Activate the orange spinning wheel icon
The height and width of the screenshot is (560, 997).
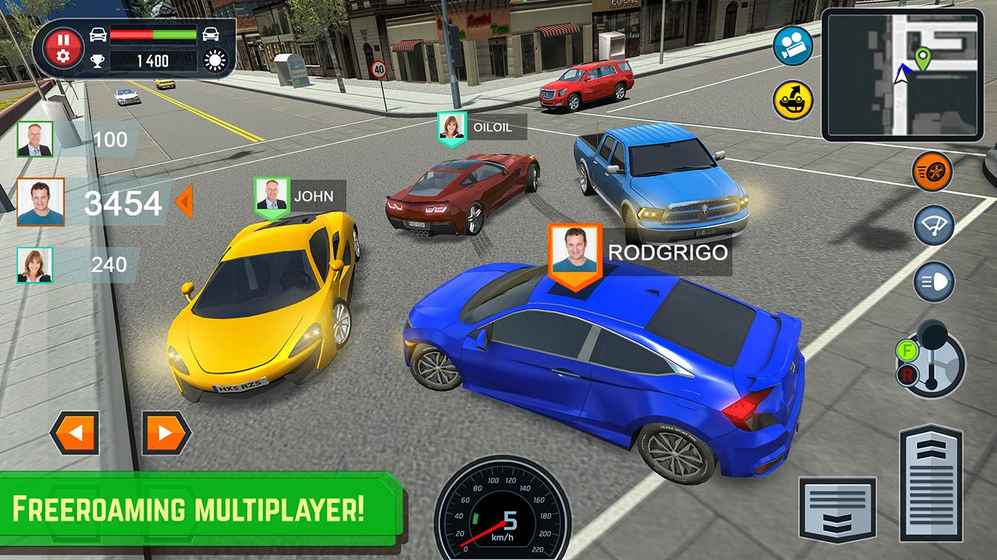pyautogui.click(x=933, y=172)
